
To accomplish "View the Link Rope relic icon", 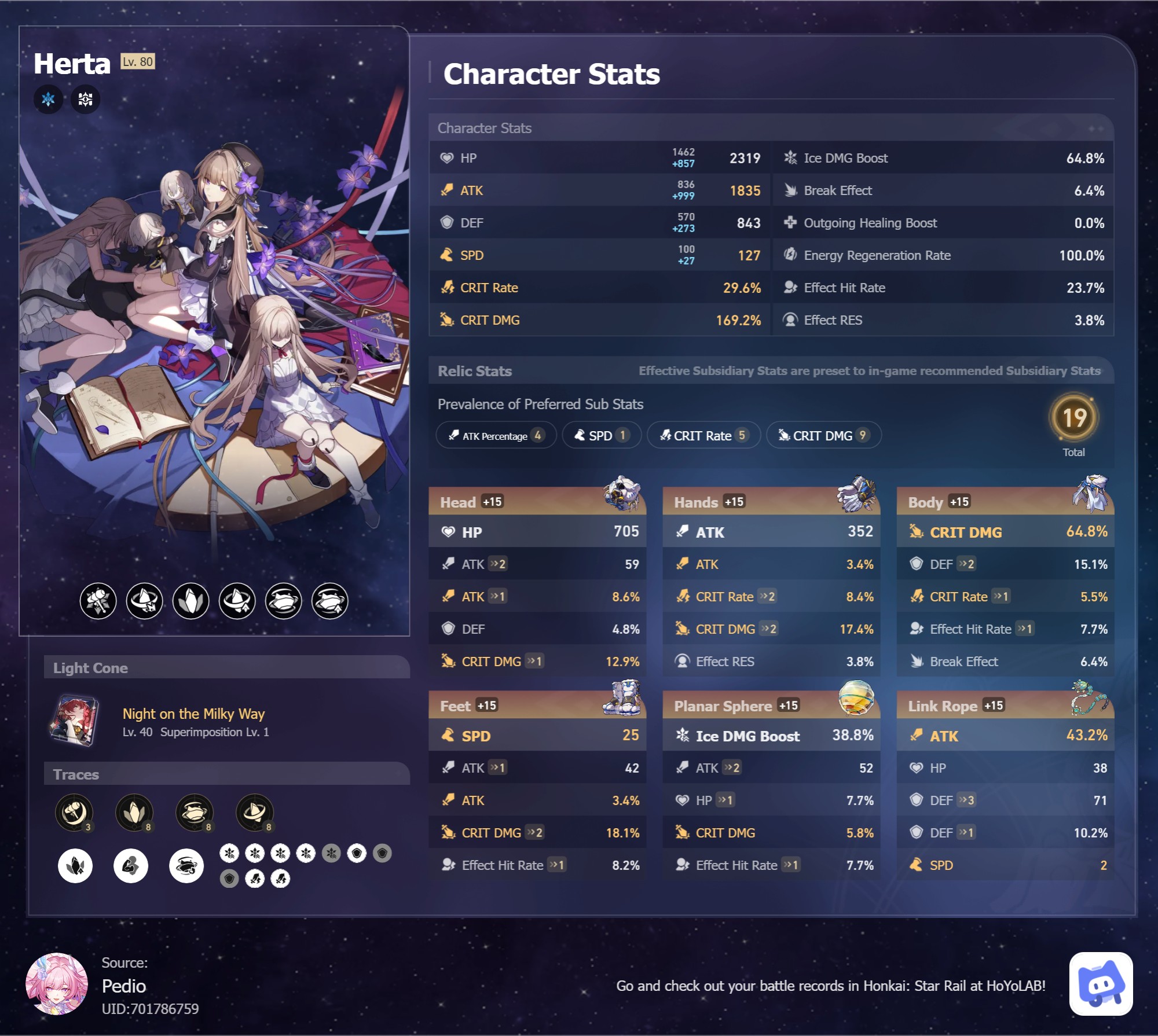I will (x=1090, y=697).
